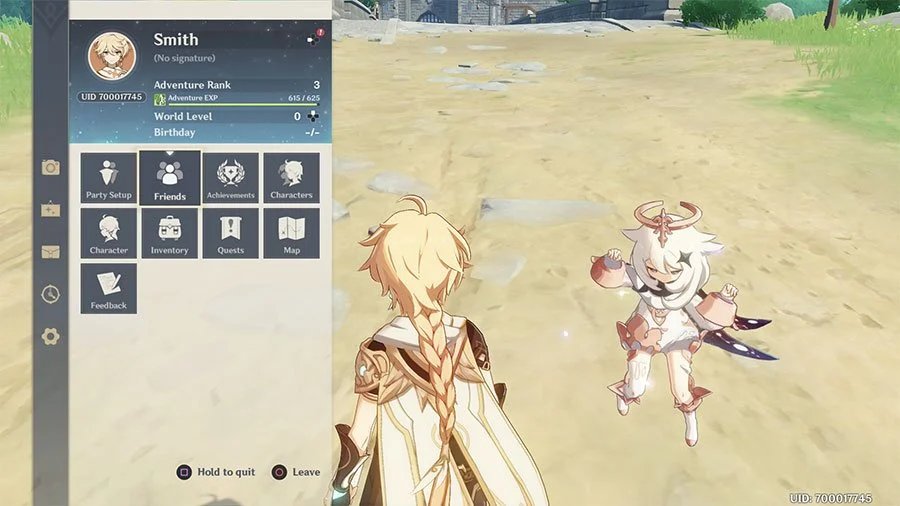Image resolution: width=900 pixels, height=506 pixels.
Task: Open the mail envelope icon
Action: point(50,252)
